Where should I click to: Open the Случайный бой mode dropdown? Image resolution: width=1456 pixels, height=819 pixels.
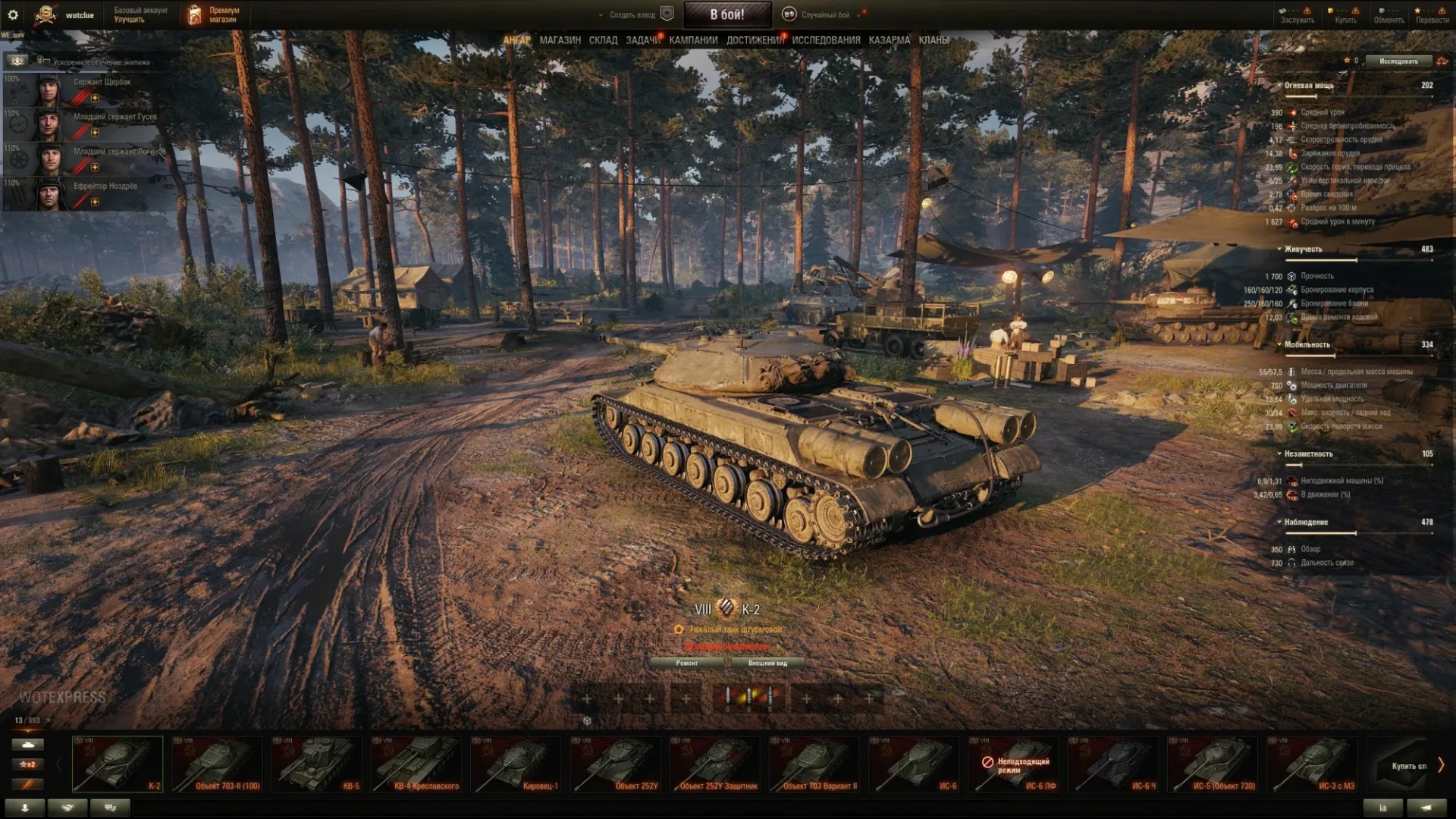point(825,14)
